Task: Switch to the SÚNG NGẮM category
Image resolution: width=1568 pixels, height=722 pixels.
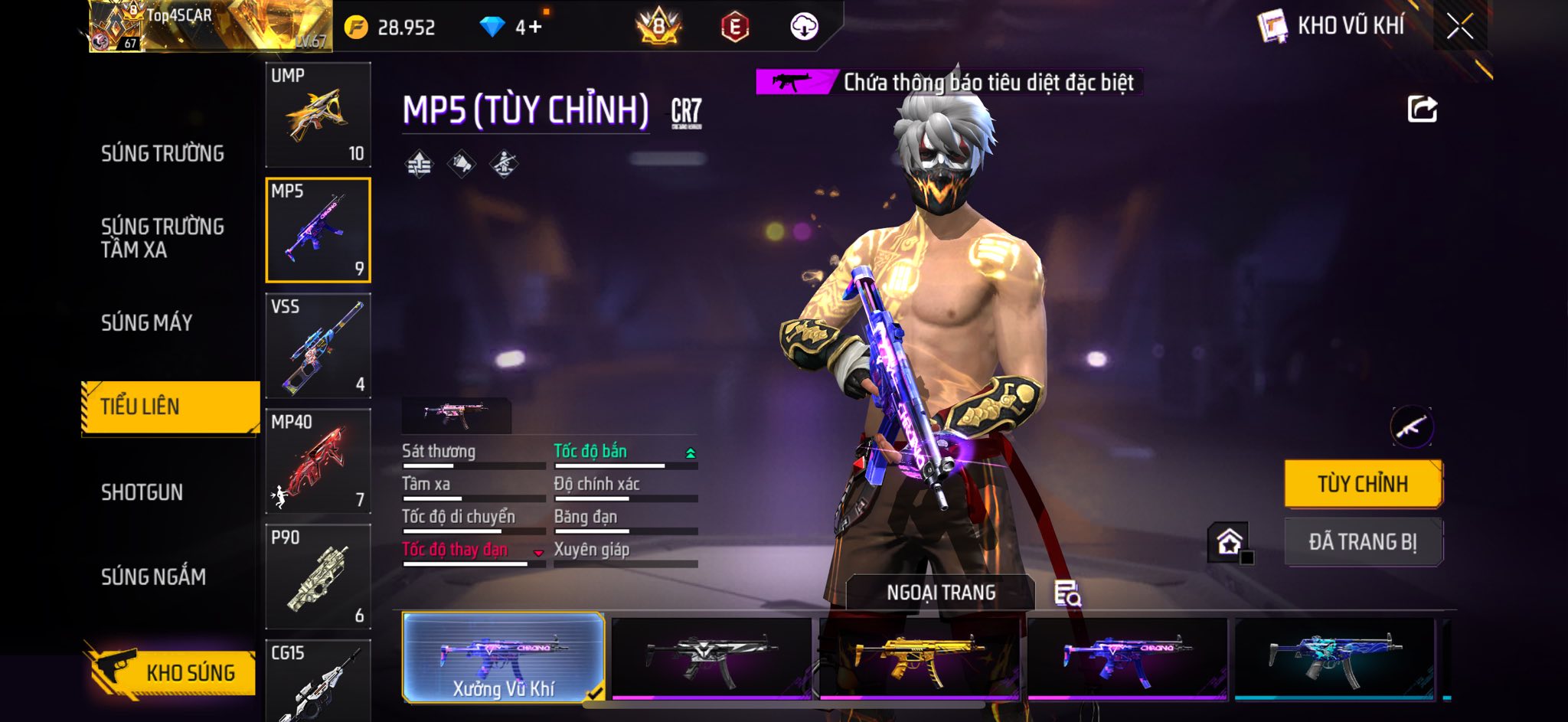Action: pyautogui.click(x=154, y=577)
